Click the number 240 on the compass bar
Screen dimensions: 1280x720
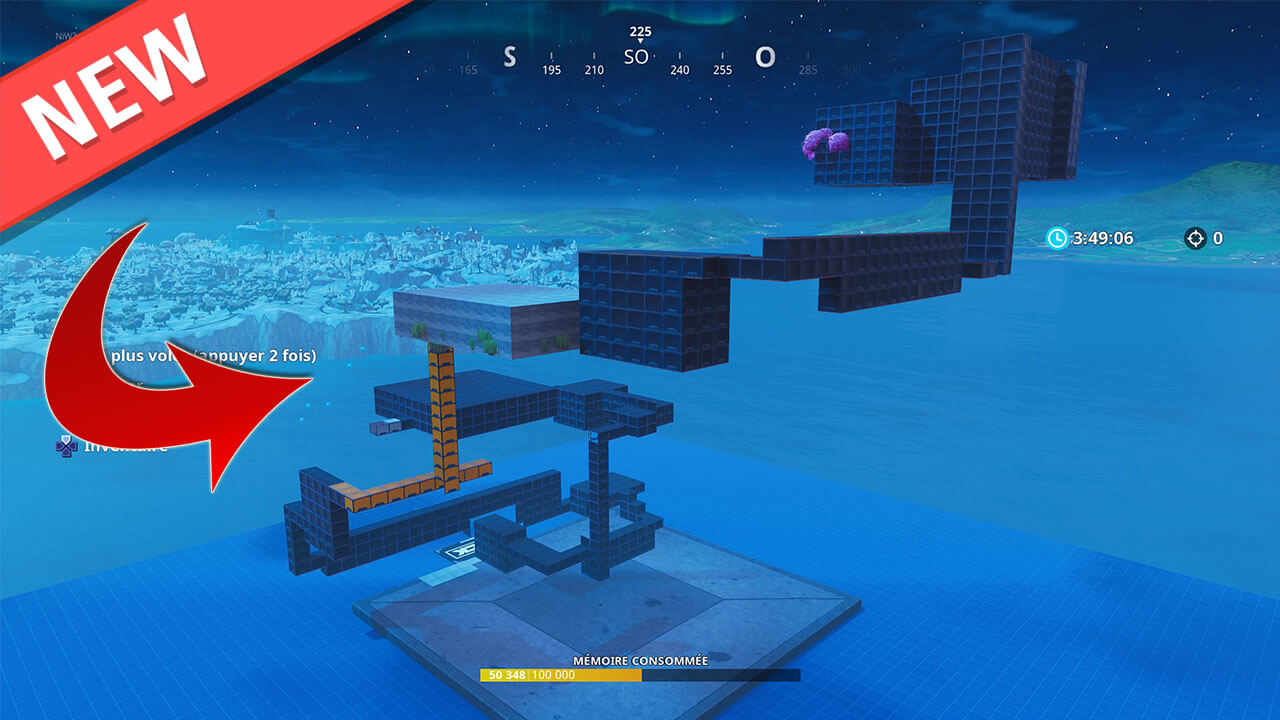pyautogui.click(x=681, y=69)
